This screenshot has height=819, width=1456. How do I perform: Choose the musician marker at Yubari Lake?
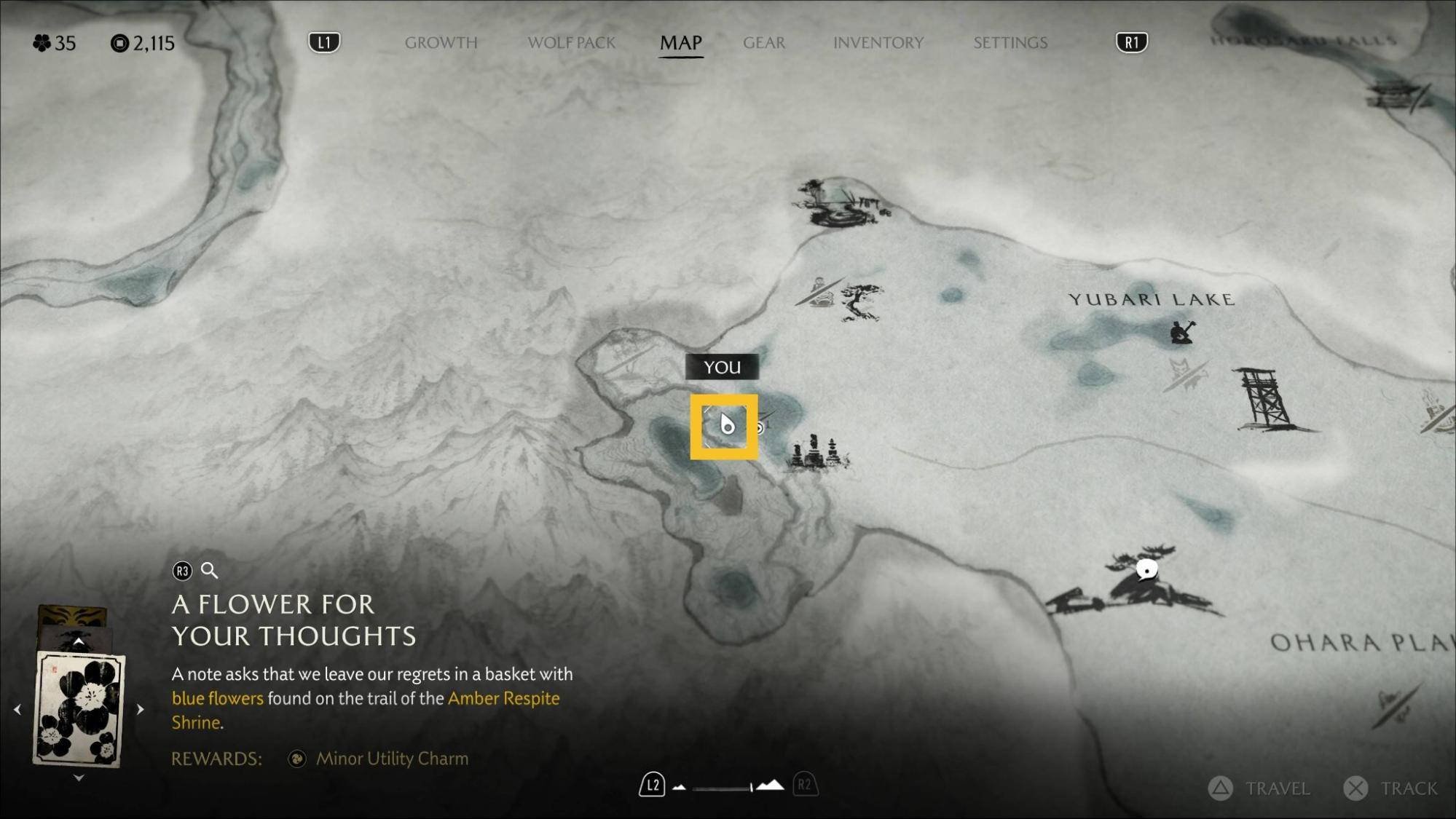click(x=1181, y=332)
